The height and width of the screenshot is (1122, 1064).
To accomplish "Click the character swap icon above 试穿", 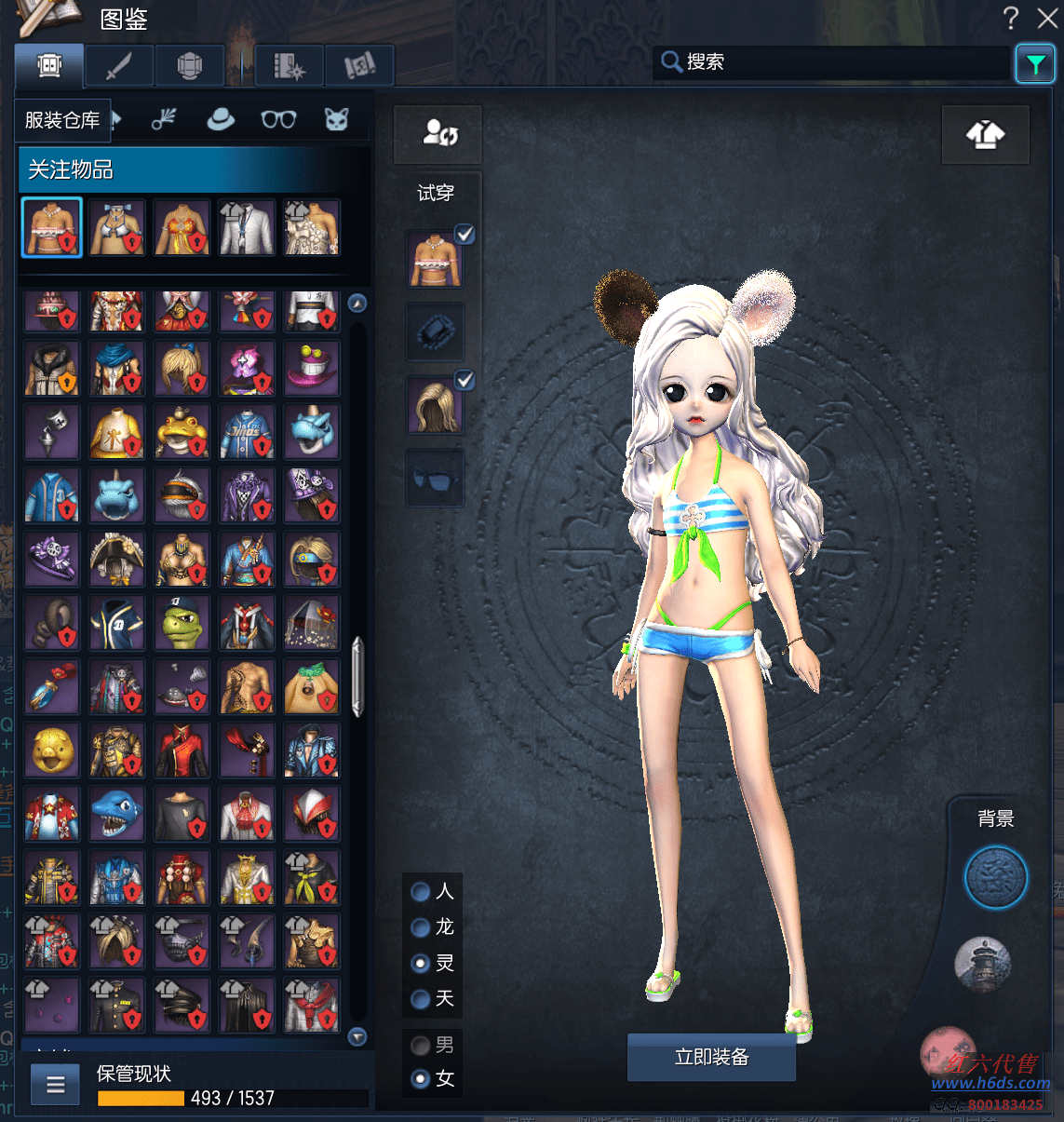I will pos(438,133).
